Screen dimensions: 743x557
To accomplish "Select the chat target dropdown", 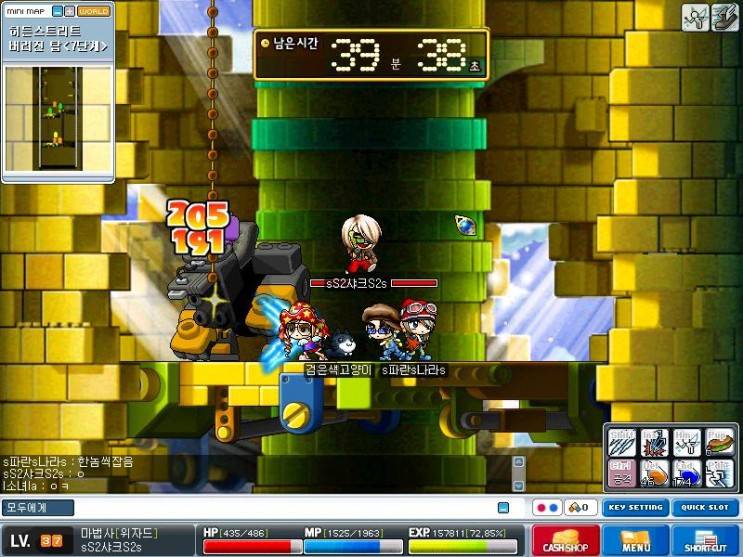I will click(x=30, y=508).
